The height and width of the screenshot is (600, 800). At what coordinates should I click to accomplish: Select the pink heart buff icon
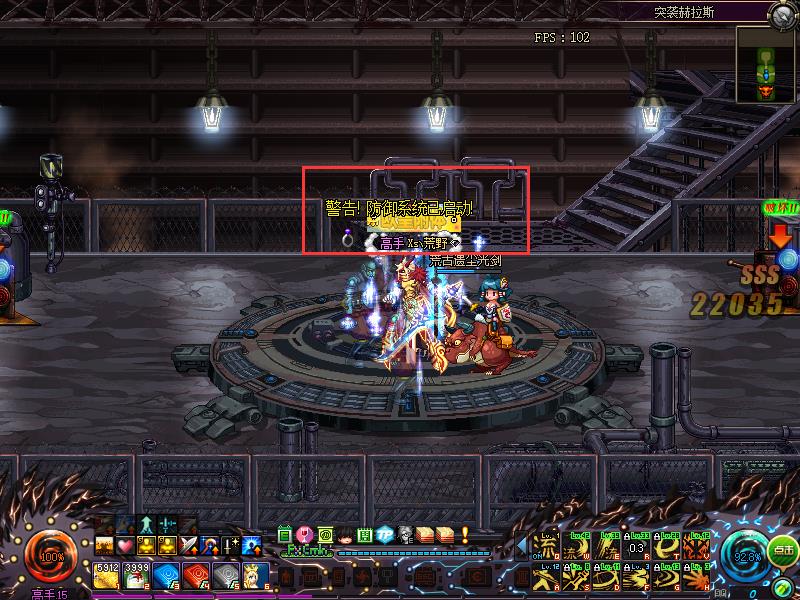tap(125, 545)
